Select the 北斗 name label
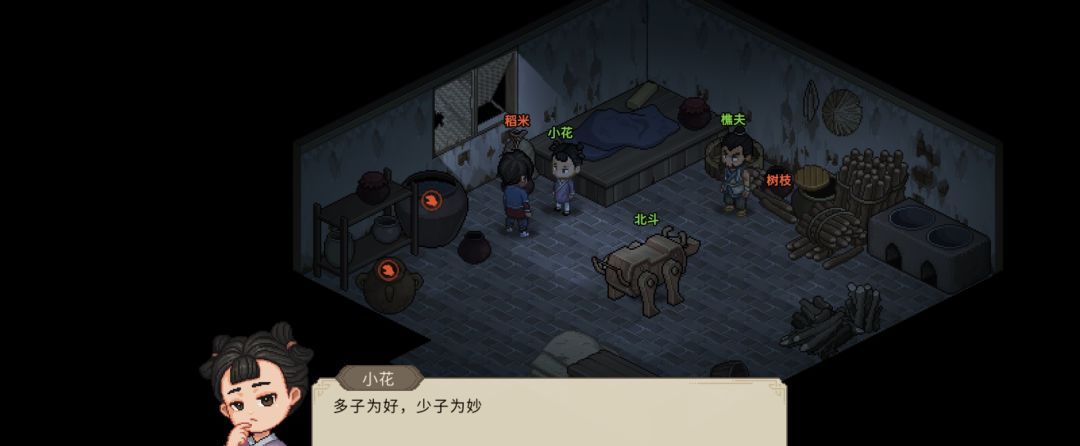The height and width of the screenshot is (446, 1080). tap(647, 219)
